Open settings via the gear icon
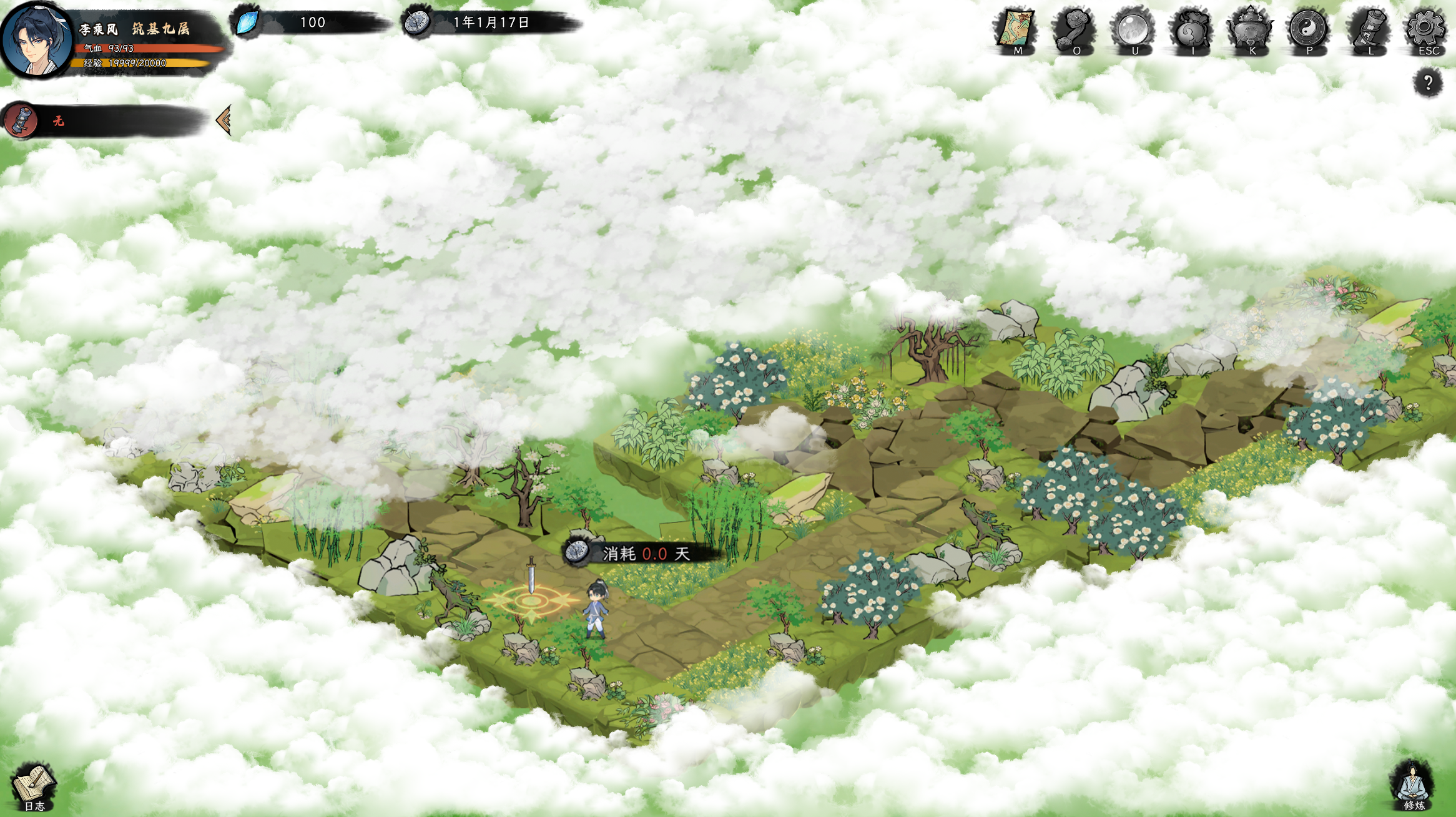This screenshot has width=1456, height=817. coord(1425,29)
